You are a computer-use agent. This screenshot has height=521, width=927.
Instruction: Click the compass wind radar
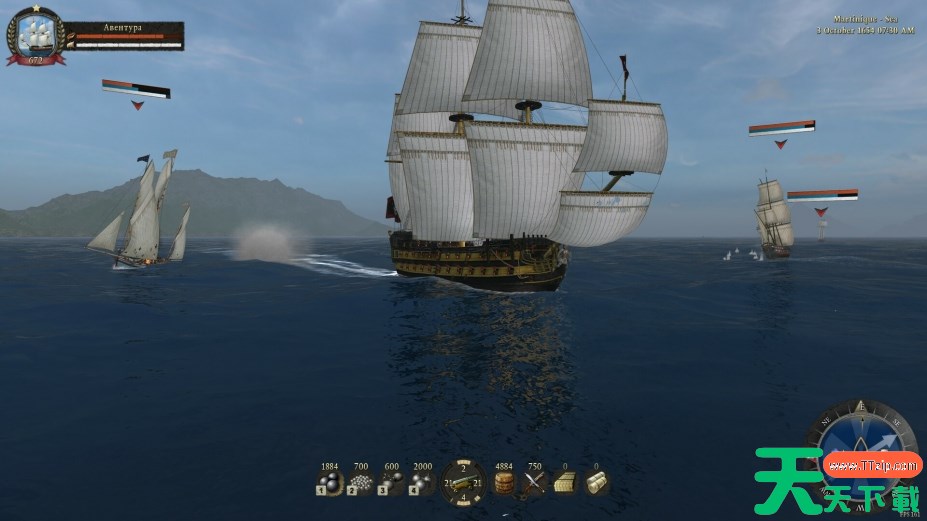coord(860,440)
